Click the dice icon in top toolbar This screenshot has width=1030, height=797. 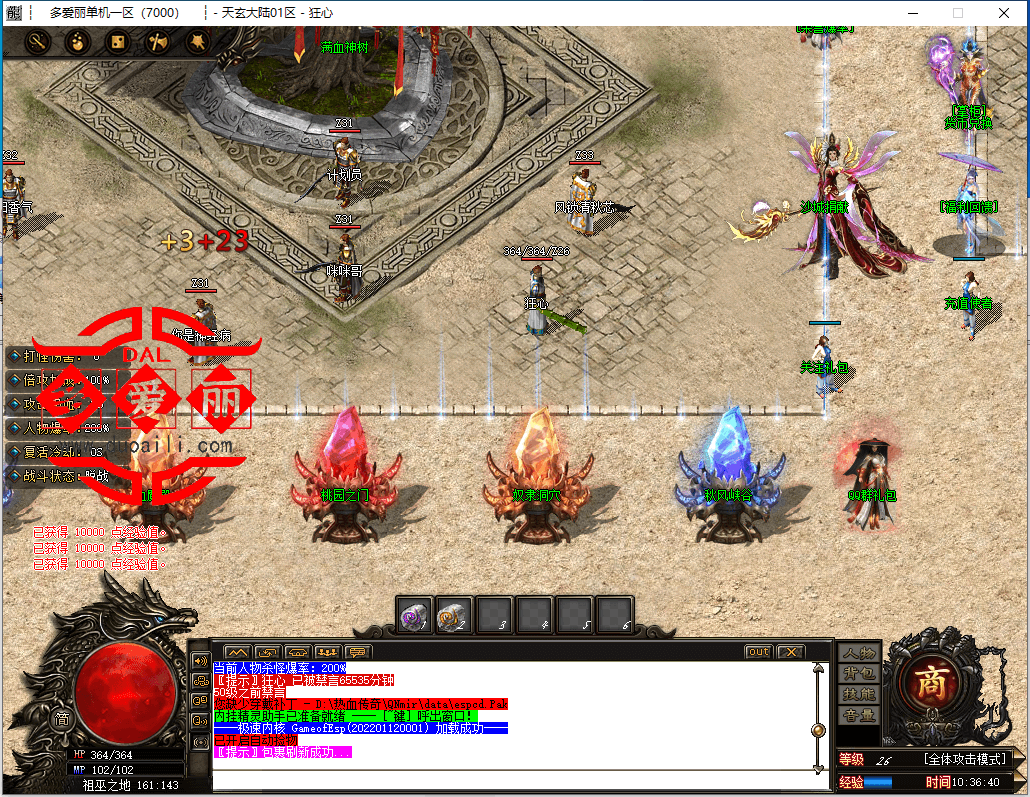118,42
